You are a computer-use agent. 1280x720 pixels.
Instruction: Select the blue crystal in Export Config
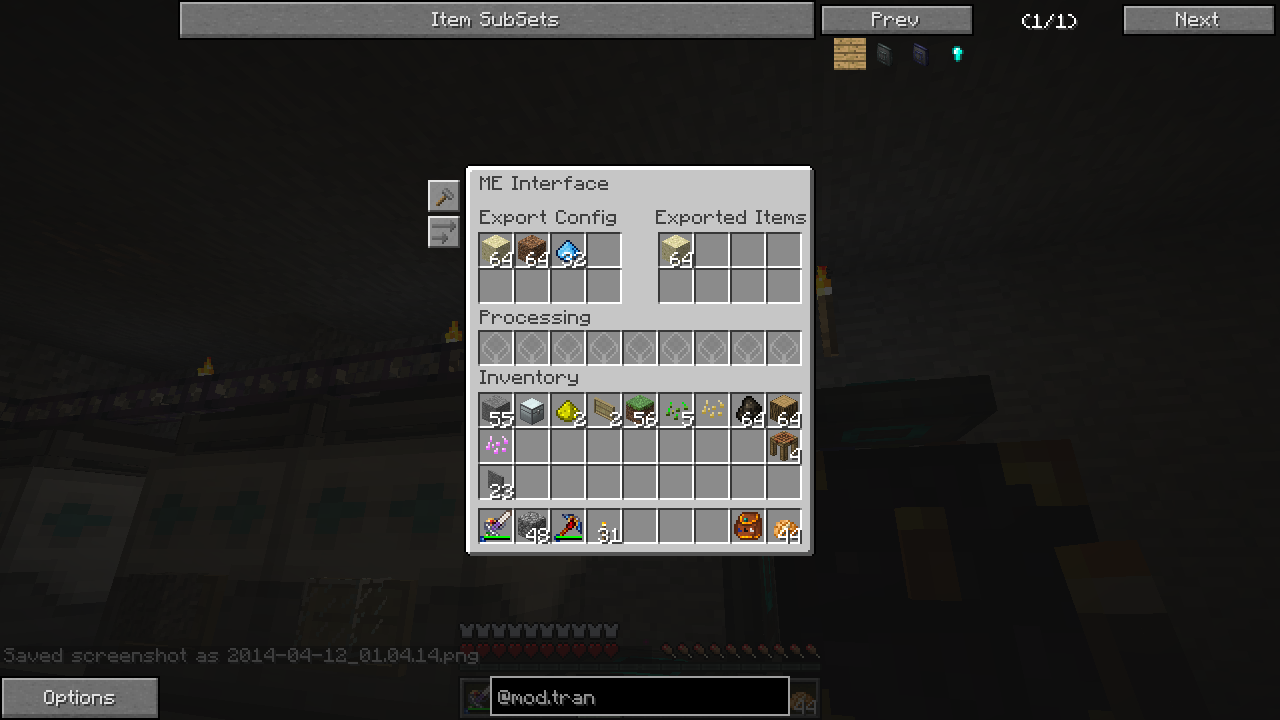pos(568,250)
